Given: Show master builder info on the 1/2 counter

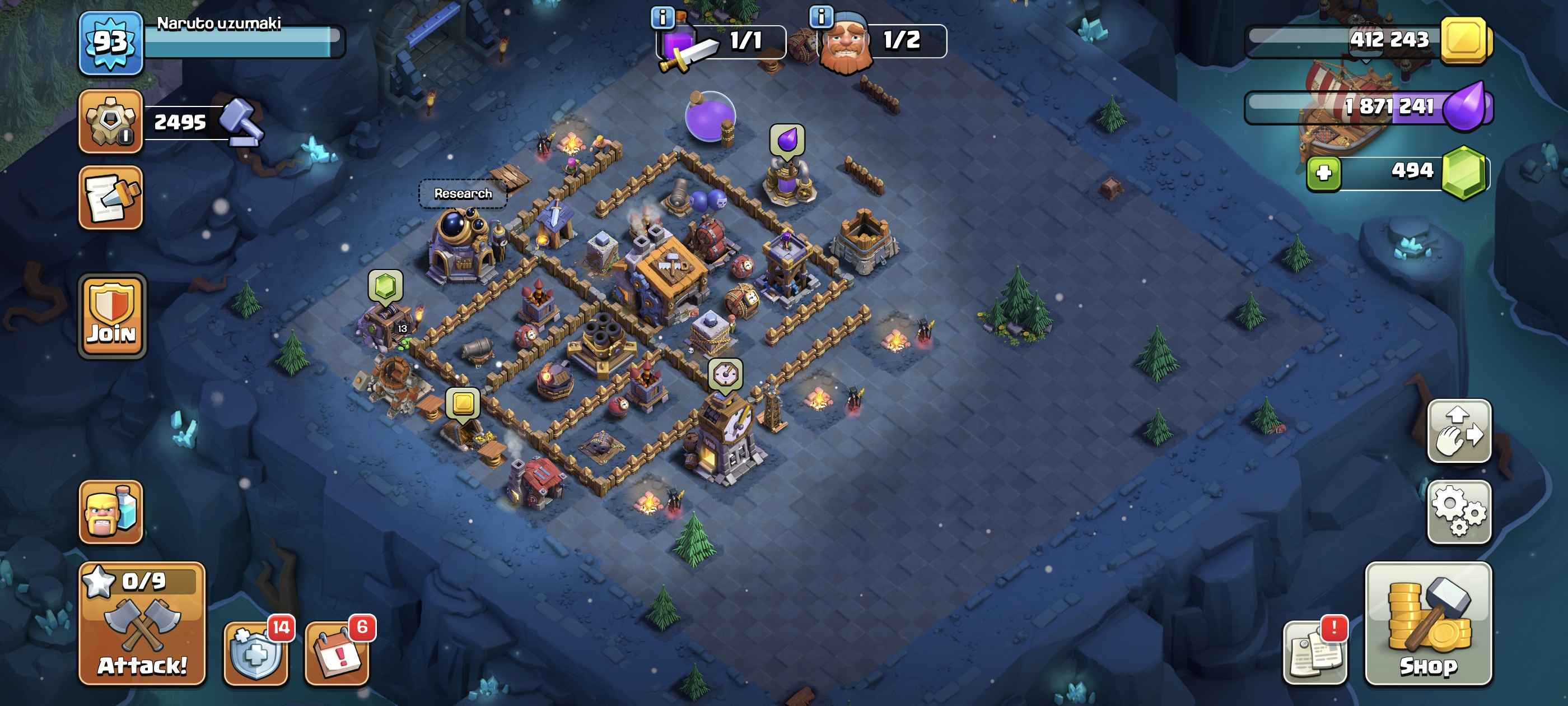Looking at the screenshot, I should (821, 17).
